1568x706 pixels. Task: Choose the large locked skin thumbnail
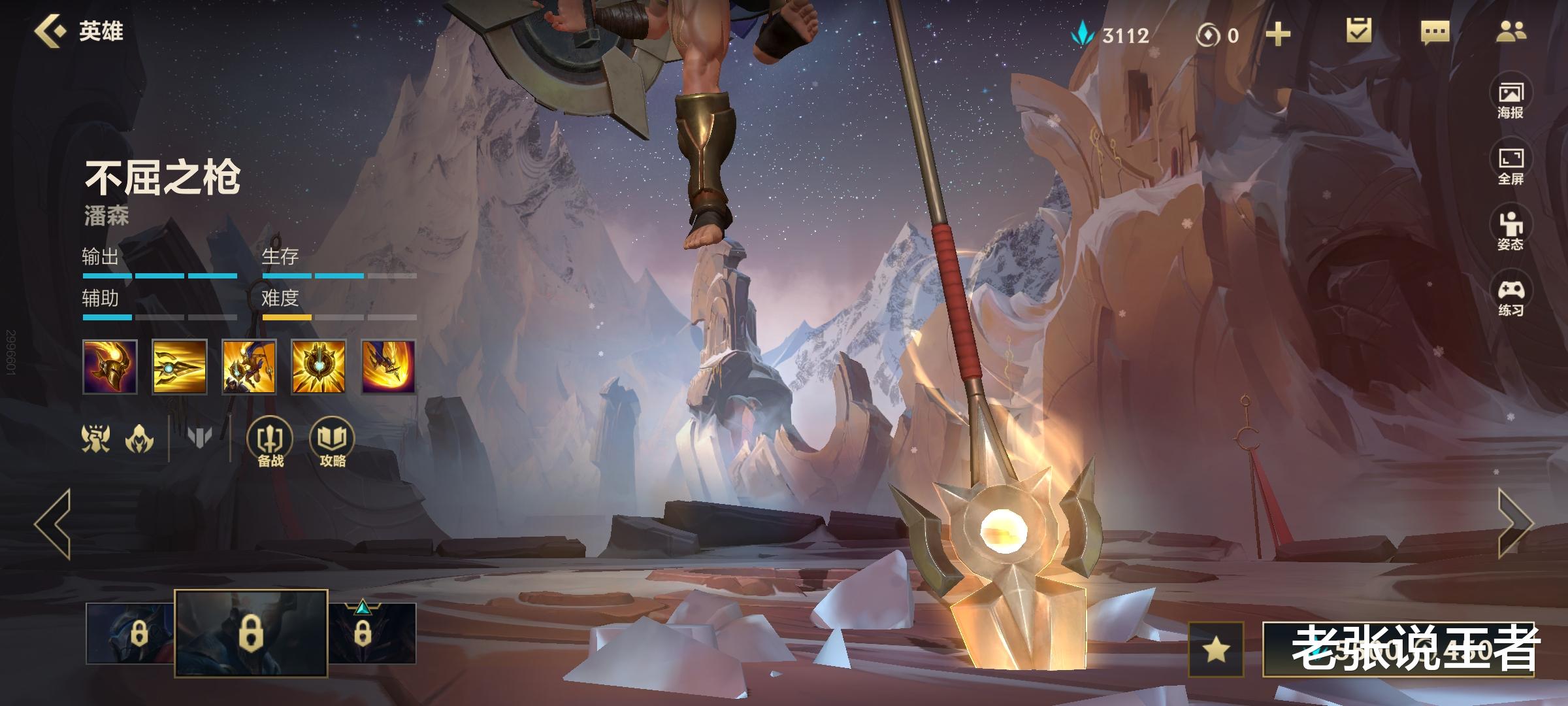(251, 633)
